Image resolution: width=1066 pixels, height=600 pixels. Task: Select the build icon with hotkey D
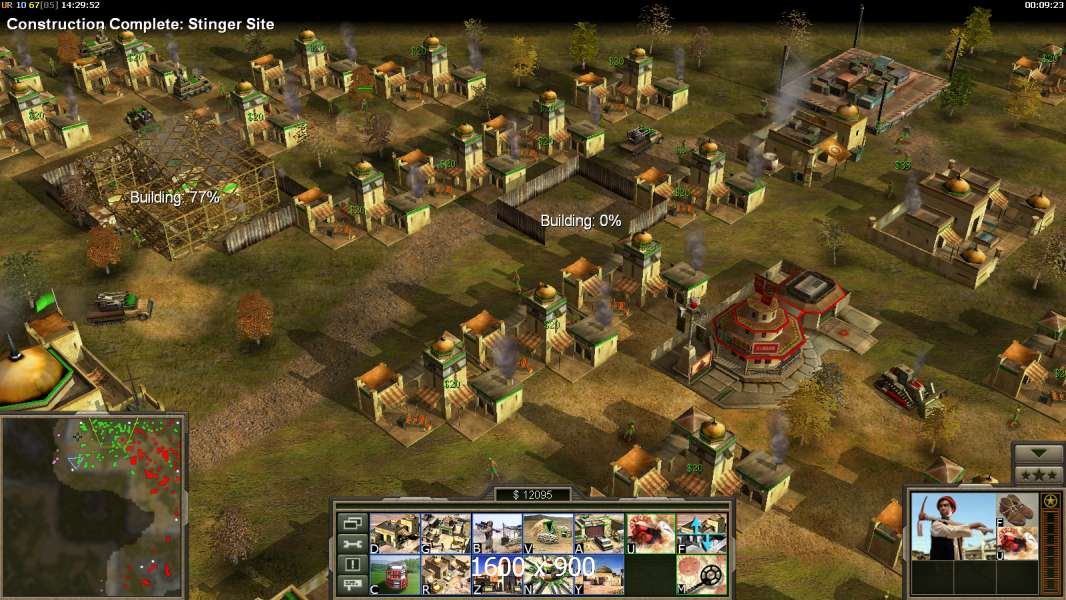coord(394,534)
